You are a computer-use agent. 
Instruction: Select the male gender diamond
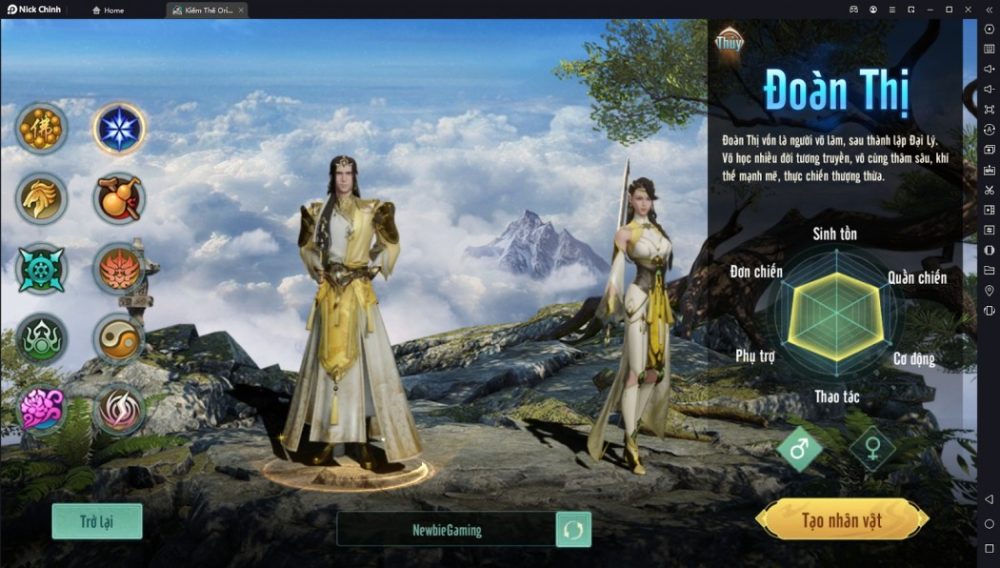click(x=799, y=449)
